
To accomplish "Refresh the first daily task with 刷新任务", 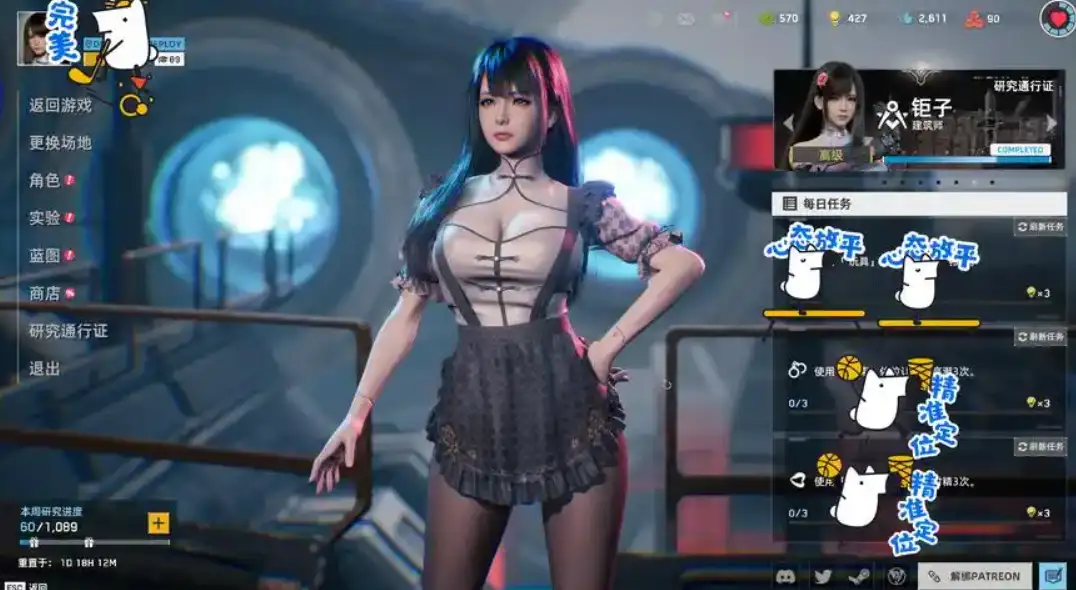I will click(x=1041, y=227).
